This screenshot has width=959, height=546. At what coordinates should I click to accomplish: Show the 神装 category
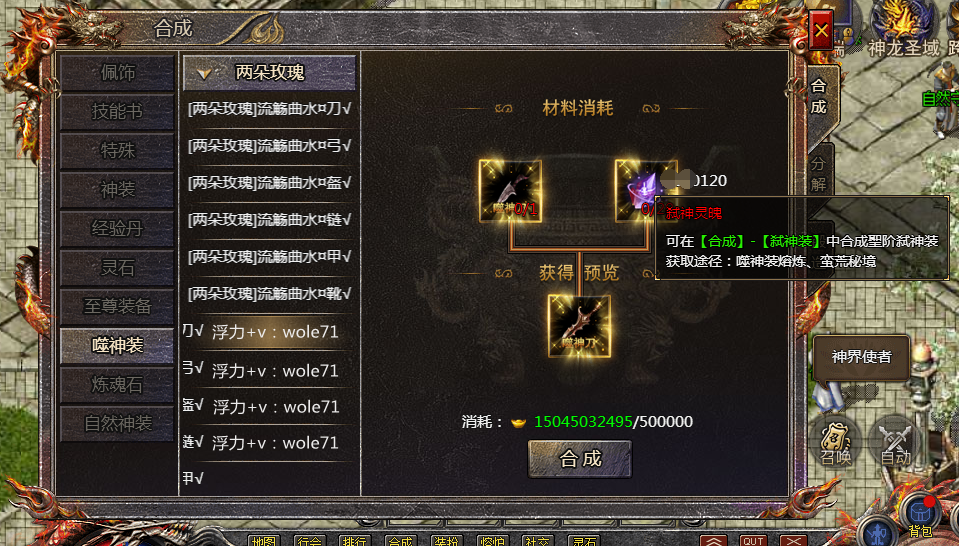click(x=117, y=190)
